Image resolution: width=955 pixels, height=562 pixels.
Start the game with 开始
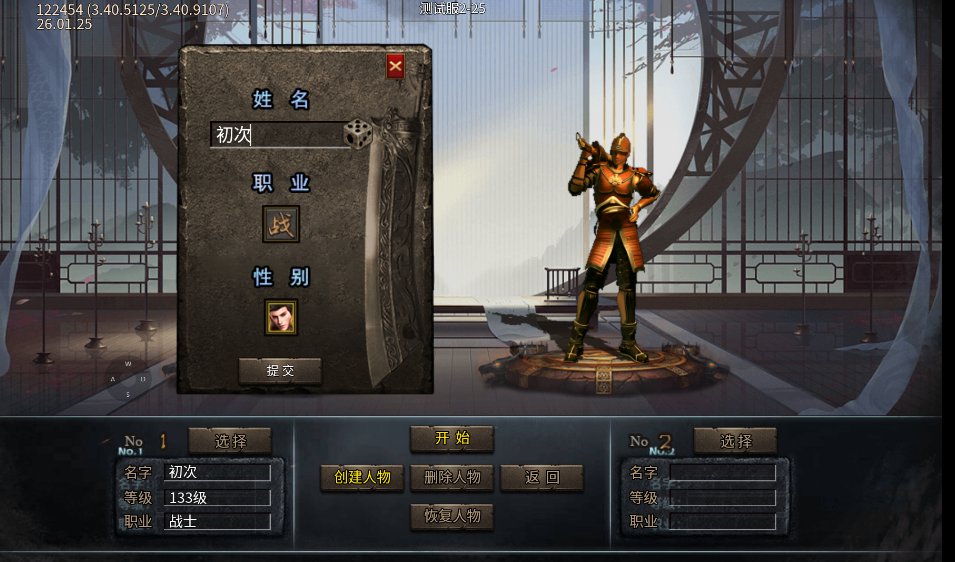(x=452, y=438)
